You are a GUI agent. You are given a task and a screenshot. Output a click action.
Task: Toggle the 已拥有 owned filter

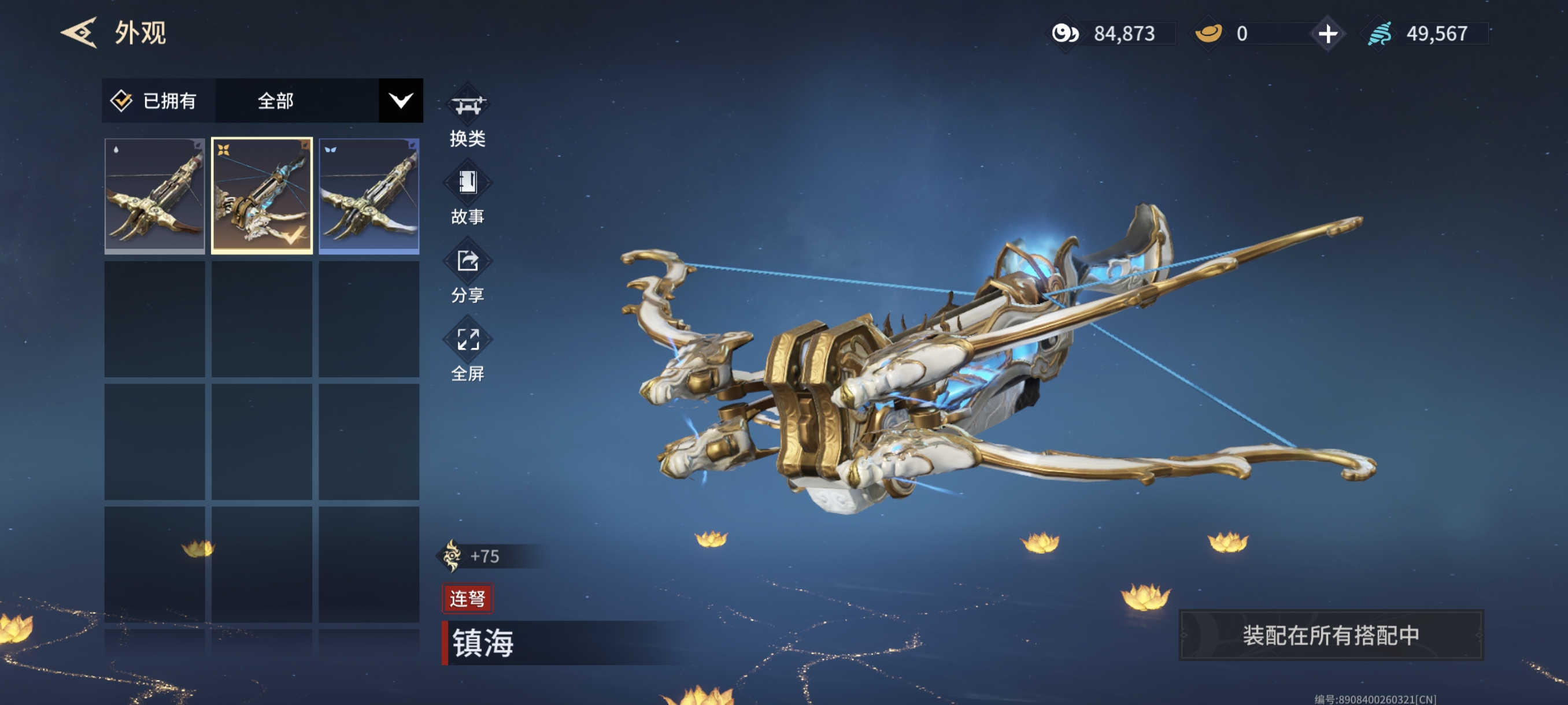click(155, 101)
